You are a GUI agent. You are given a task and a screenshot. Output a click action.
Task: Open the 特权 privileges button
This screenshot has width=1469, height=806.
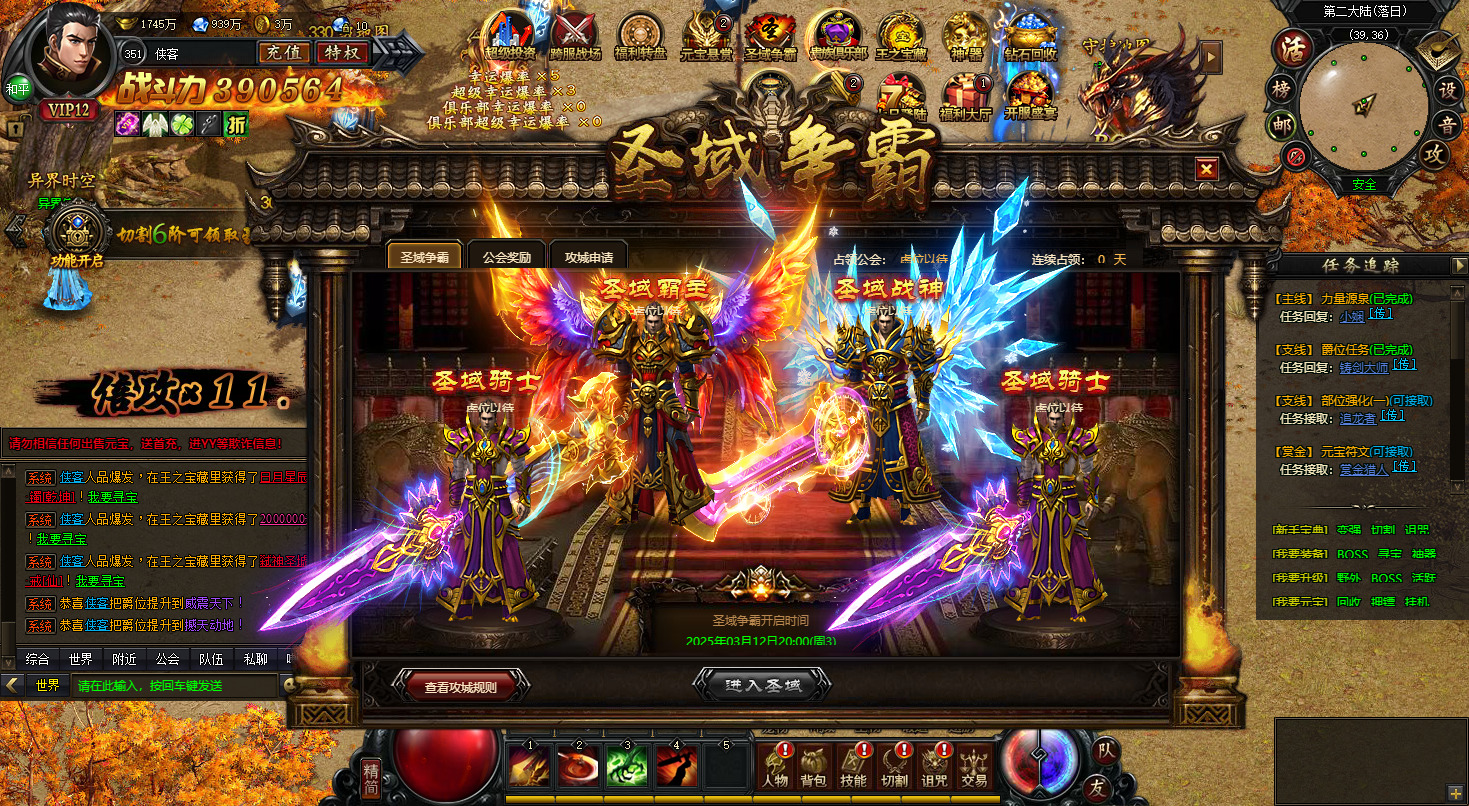point(342,52)
